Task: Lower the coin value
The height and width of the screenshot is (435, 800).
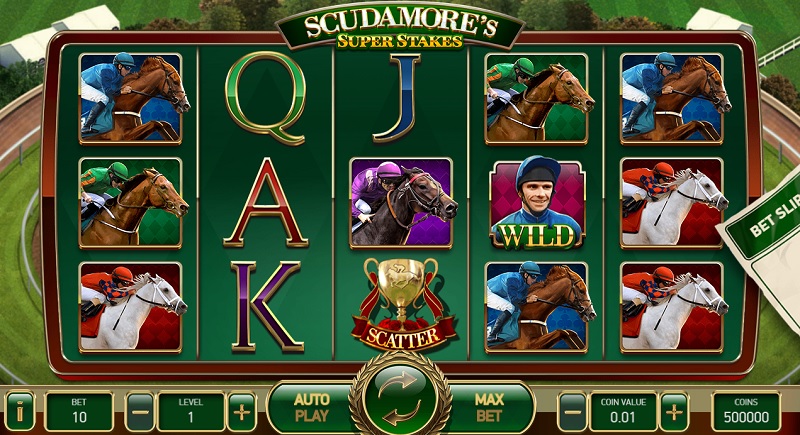Action: (571, 410)
